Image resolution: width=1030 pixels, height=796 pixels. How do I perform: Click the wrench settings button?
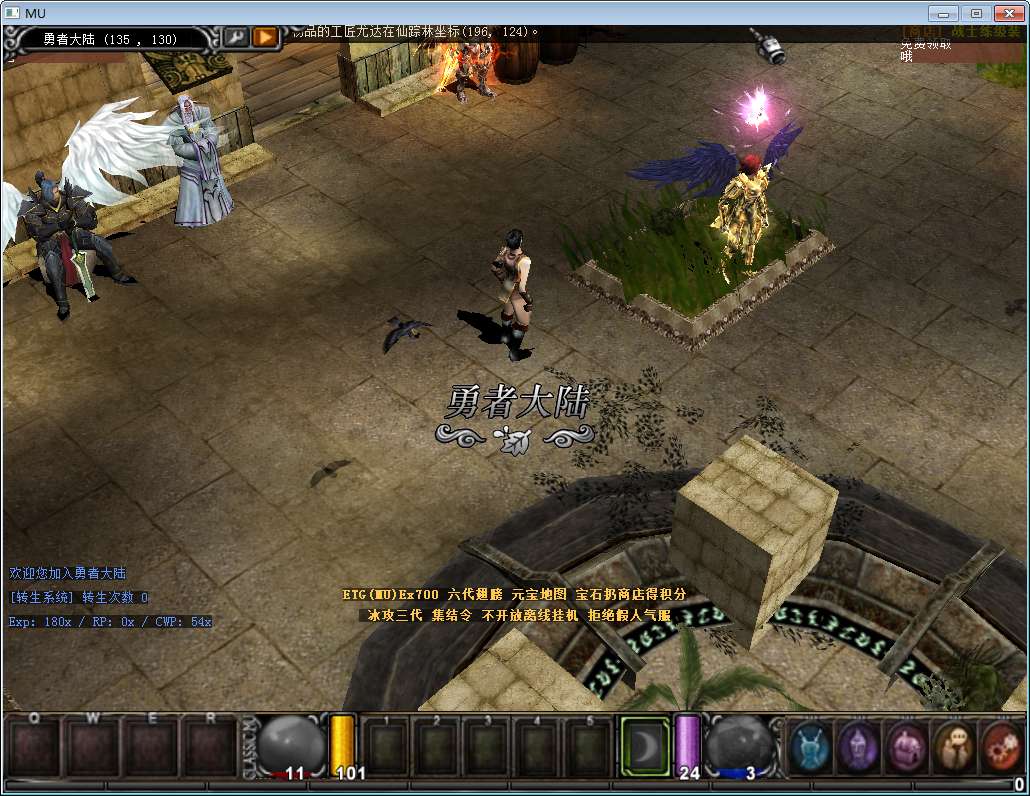[x=236, y=38]
